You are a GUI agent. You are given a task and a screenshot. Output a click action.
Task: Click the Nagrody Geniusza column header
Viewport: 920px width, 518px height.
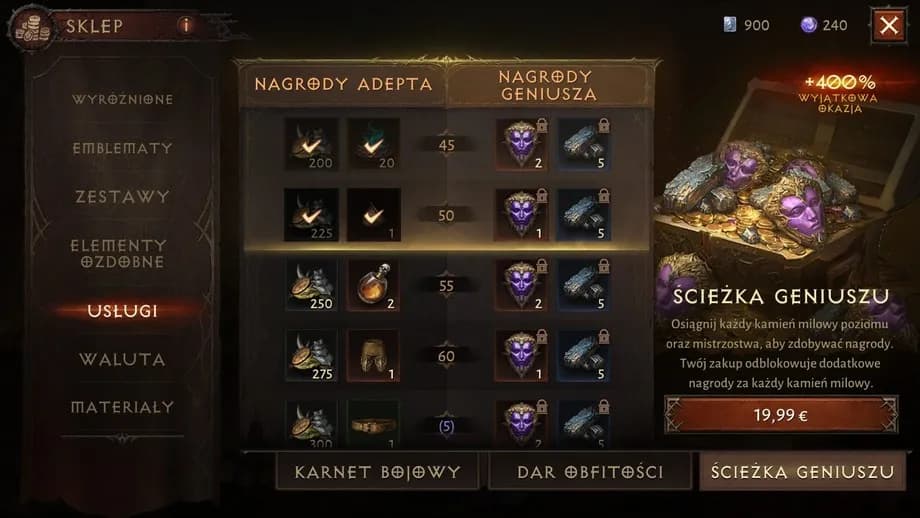pos(546,85)
